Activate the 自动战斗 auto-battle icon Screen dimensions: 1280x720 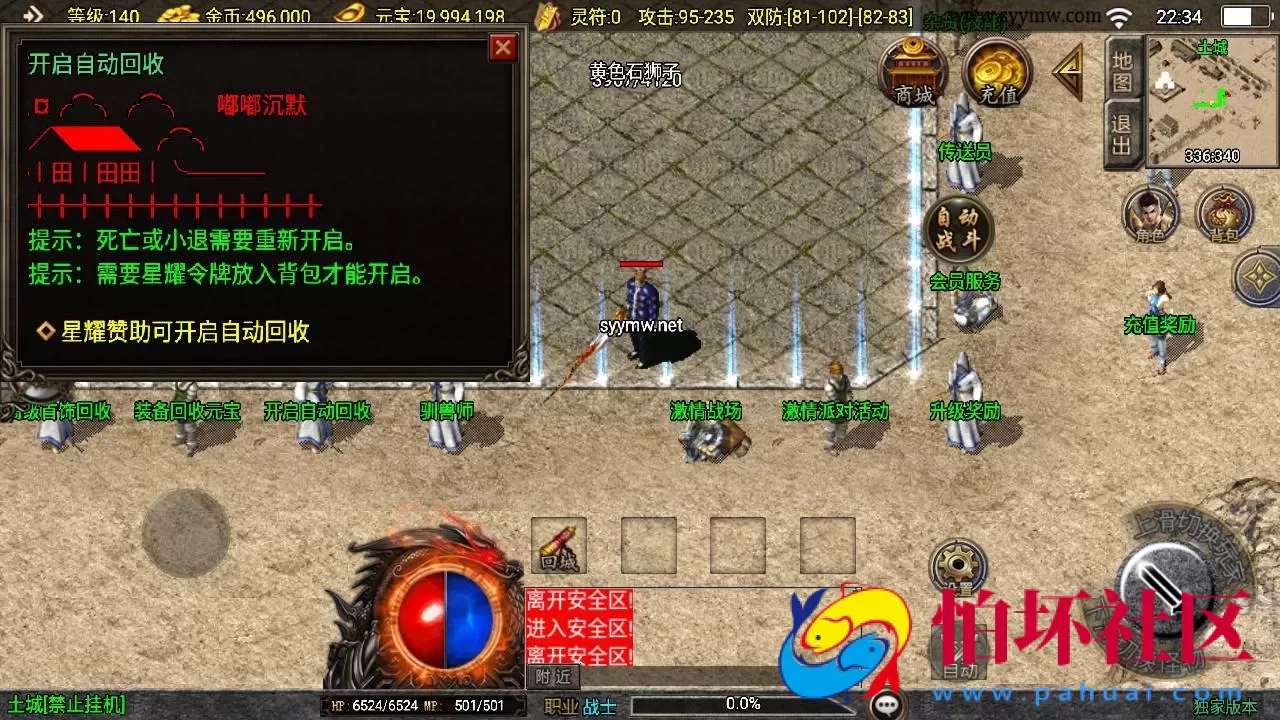coord(957,228)
